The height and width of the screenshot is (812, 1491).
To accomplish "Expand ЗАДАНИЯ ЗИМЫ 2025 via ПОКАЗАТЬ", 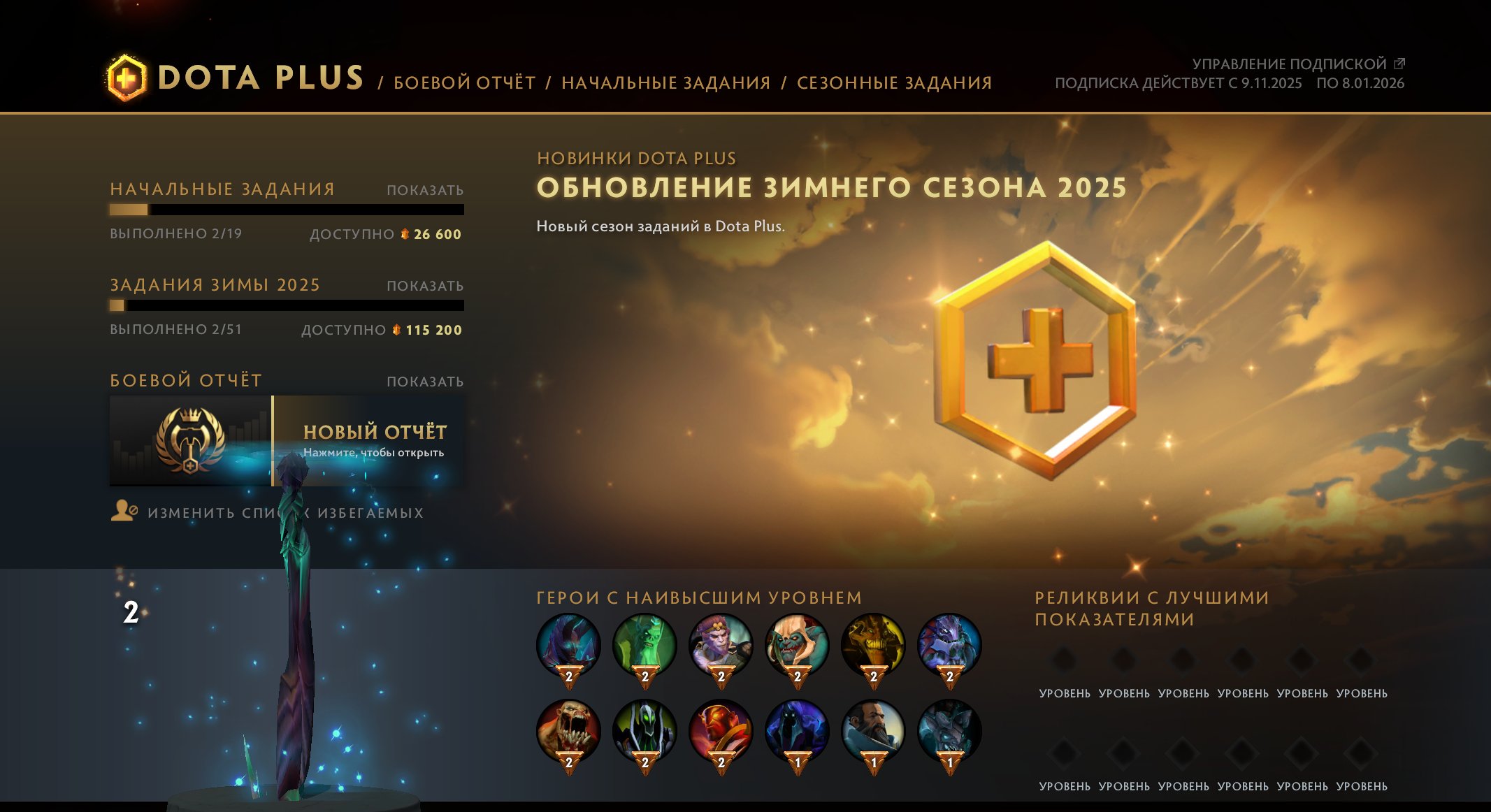I will pos(425,285).
